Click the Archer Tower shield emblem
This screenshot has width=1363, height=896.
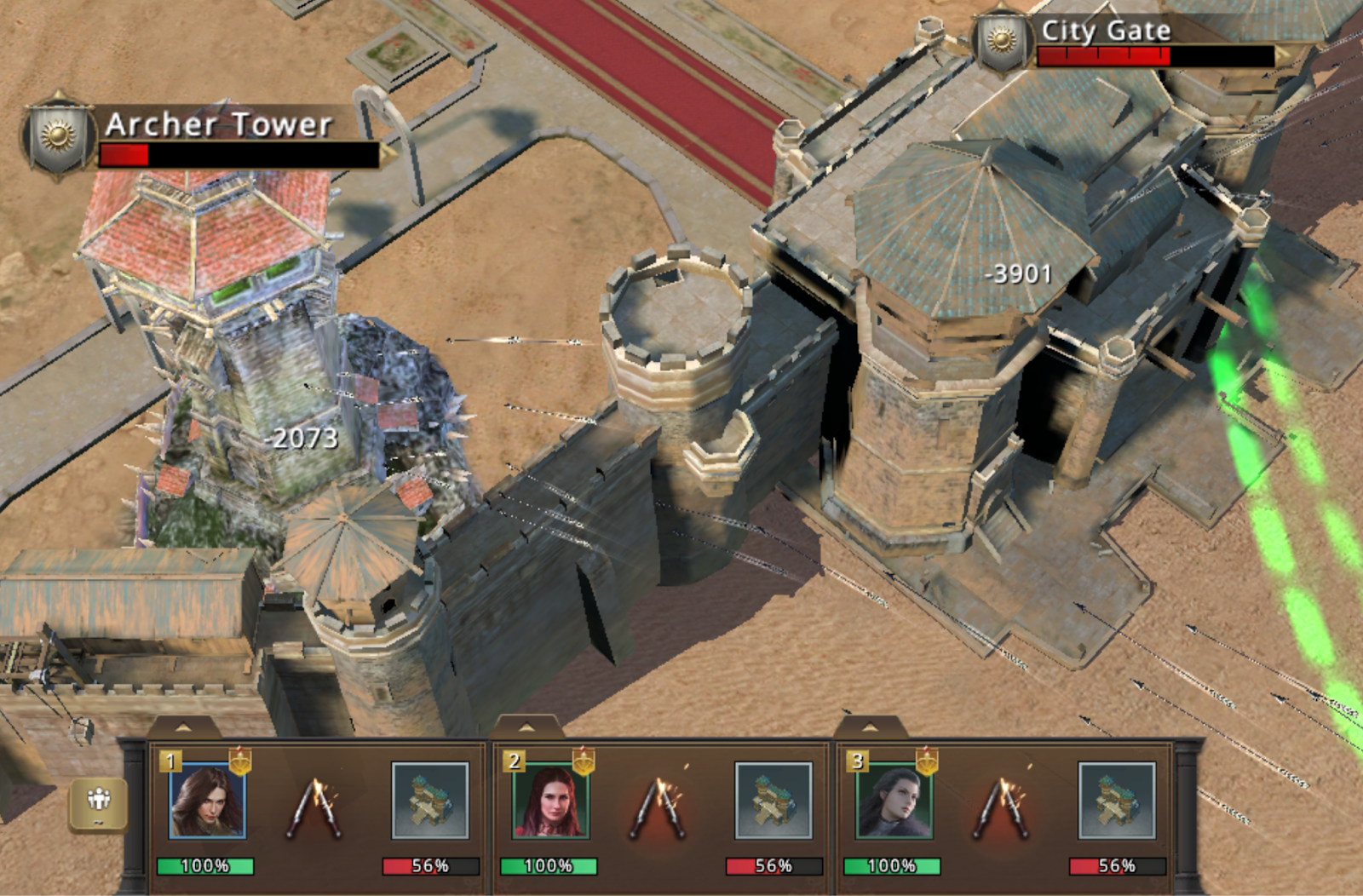point(58,136)
